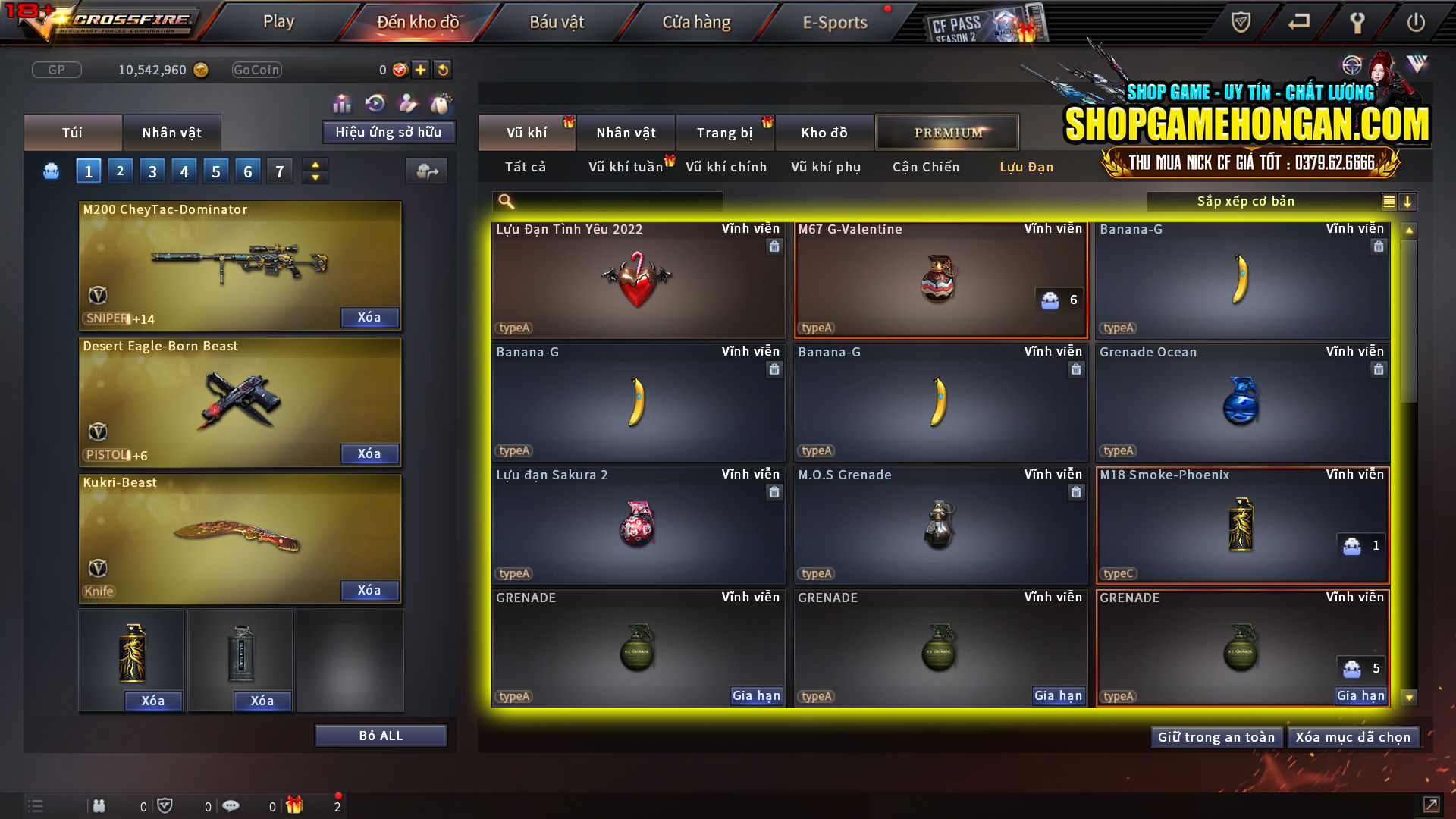The image size is (1456, 819).
Task: Click the character-edit icon above Hiệu ứng sở hữu
Action: (x=406, y=102)
